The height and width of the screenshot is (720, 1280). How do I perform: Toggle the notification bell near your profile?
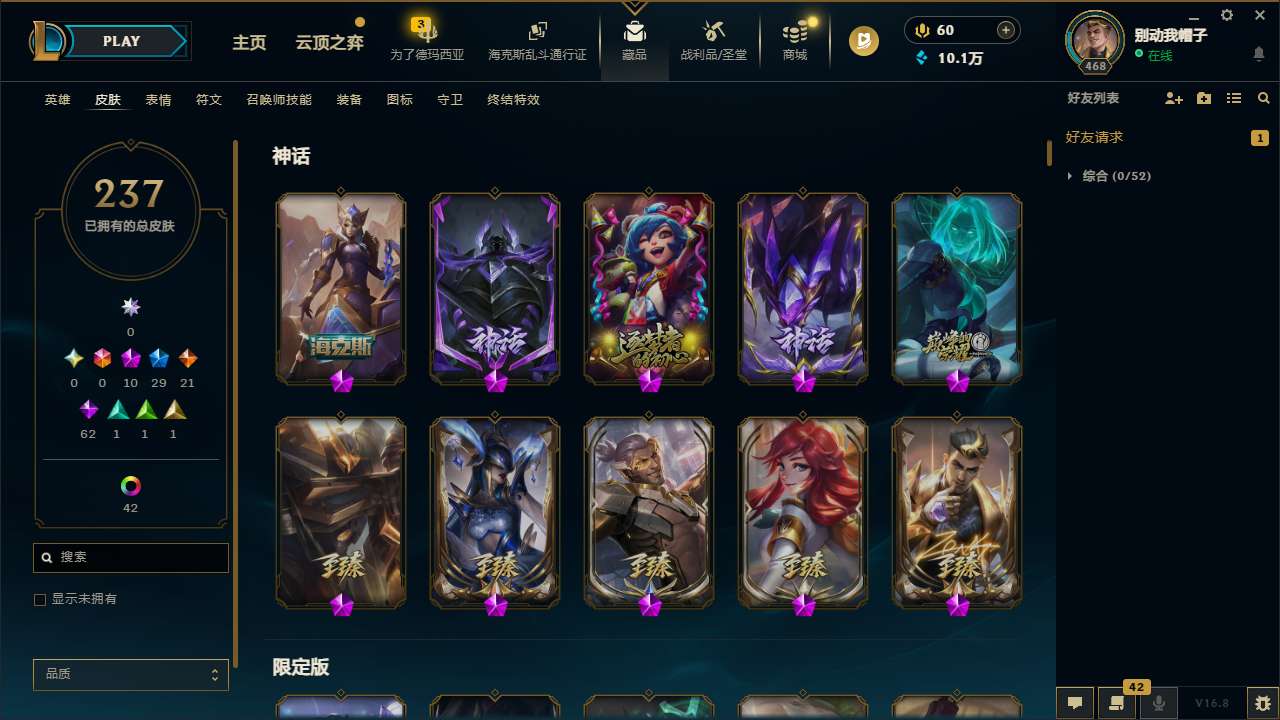click(x=1258, y=52)
